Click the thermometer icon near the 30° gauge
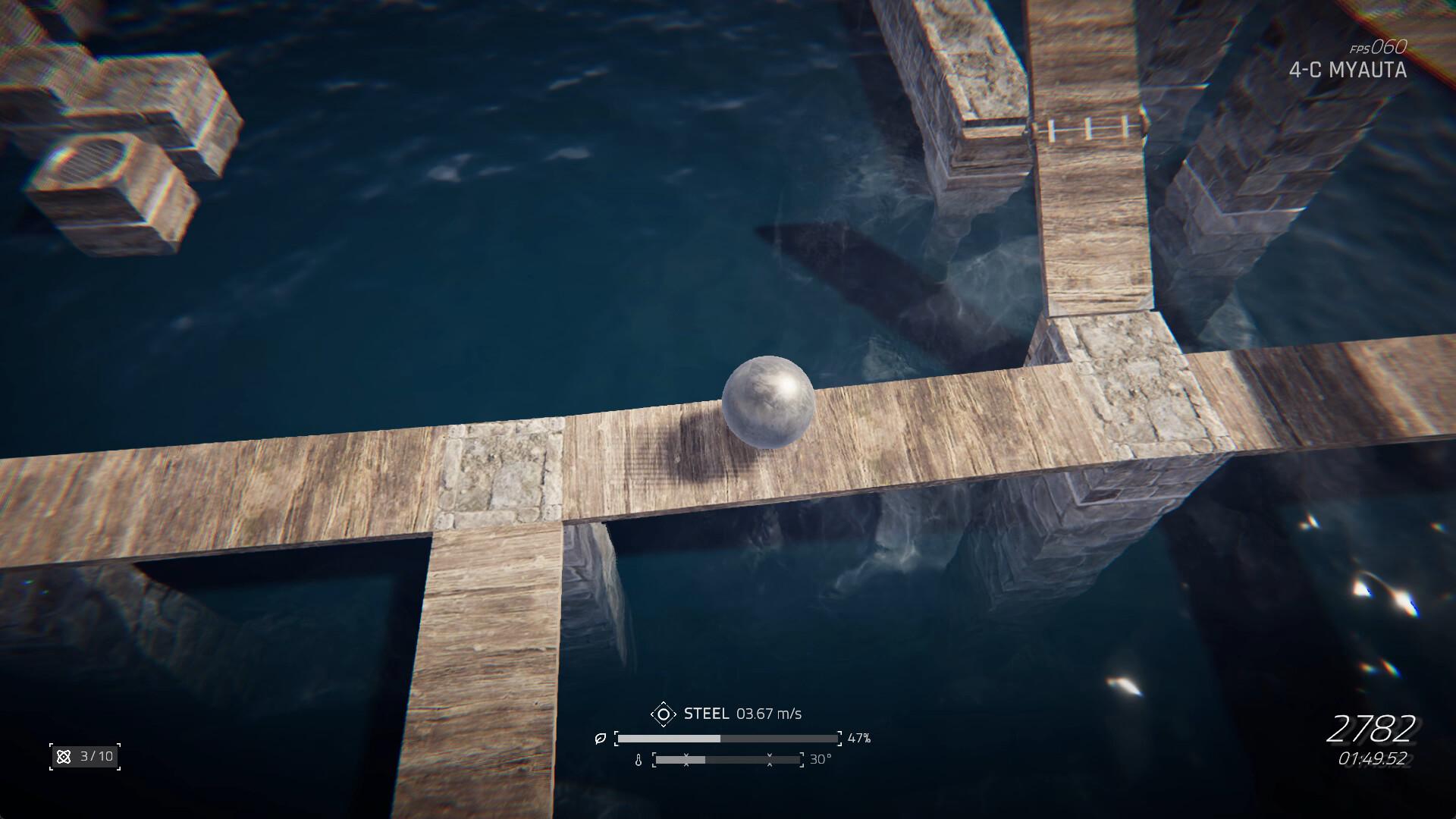This screenshot has width=1456, height=819. pyautogui.click(x=639, y=761)
